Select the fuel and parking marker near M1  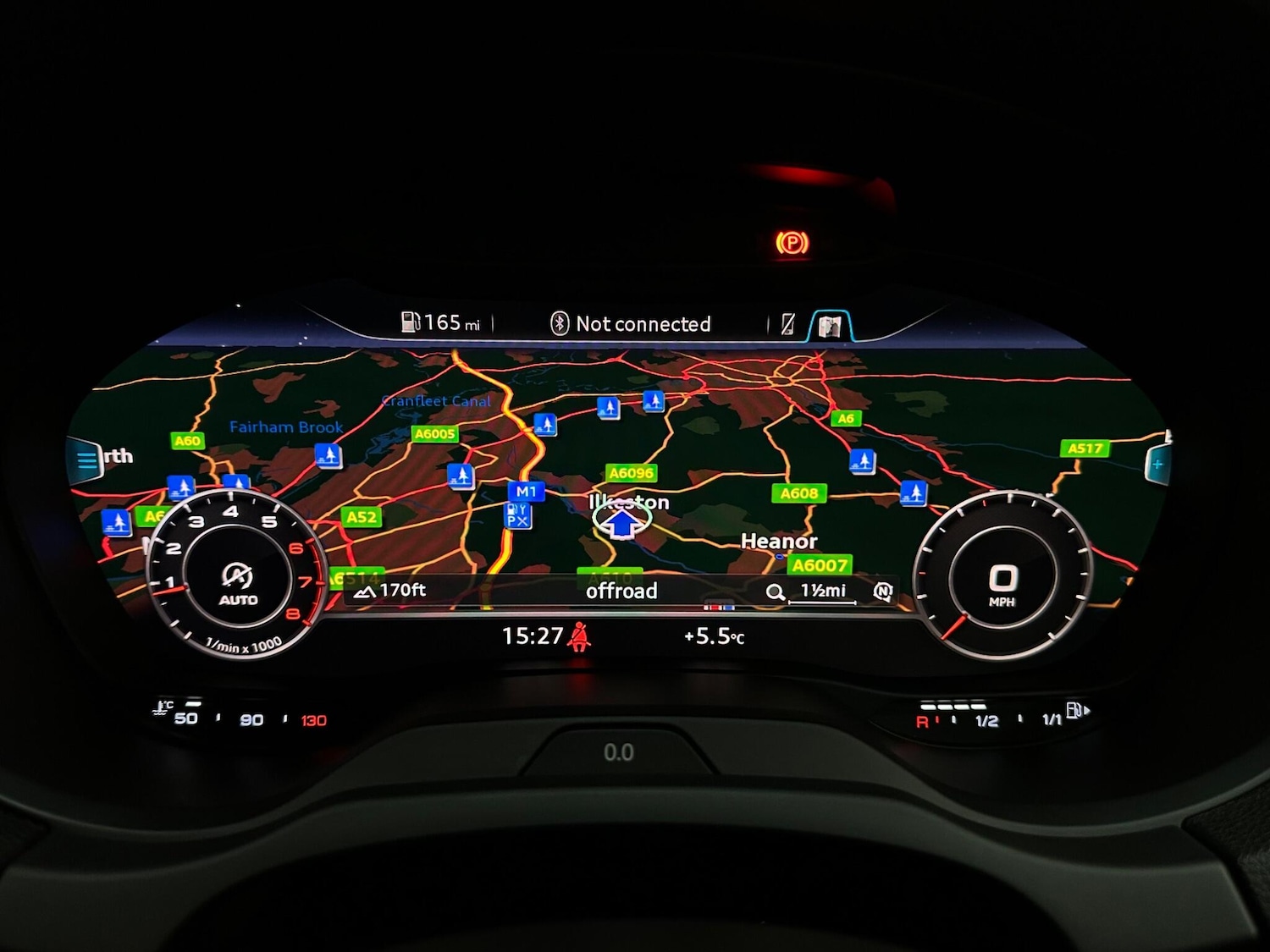click(x=517, y=515)
